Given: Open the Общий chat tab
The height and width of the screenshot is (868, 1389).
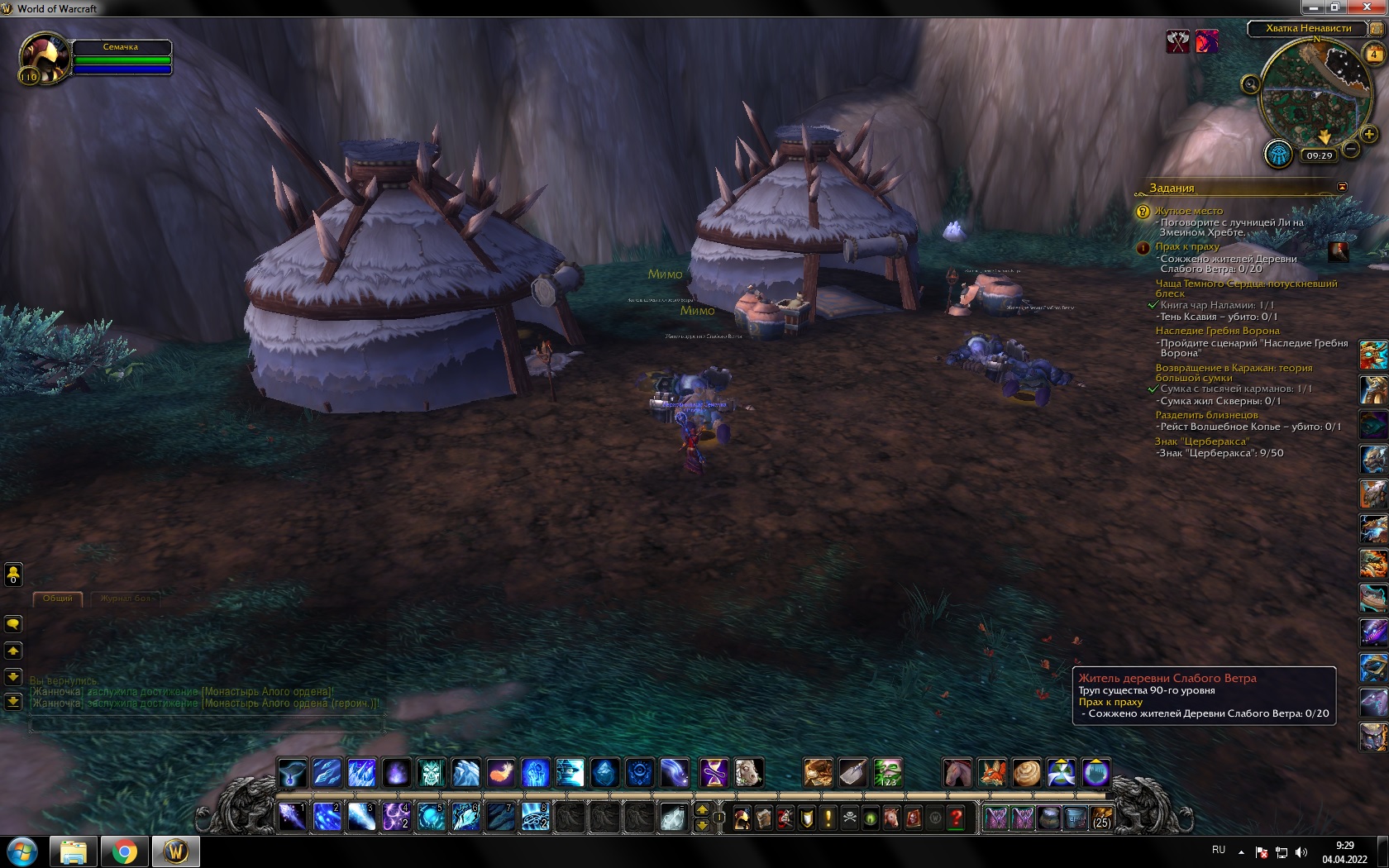Looking at the screenshot, I should (58, 599).
